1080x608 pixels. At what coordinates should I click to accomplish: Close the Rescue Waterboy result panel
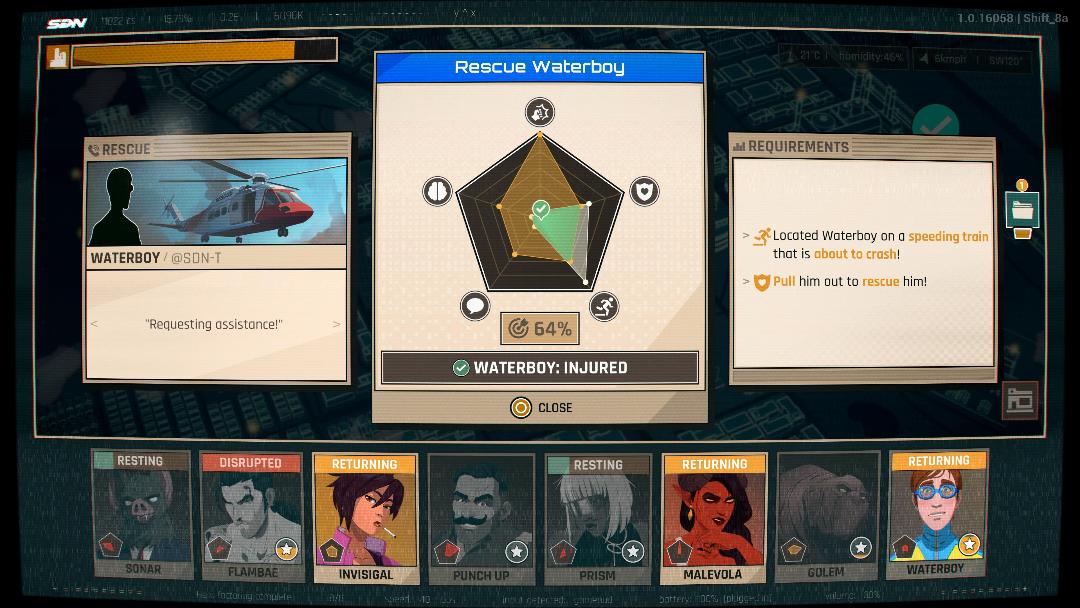pyautogui.click(x=541, y=408)
